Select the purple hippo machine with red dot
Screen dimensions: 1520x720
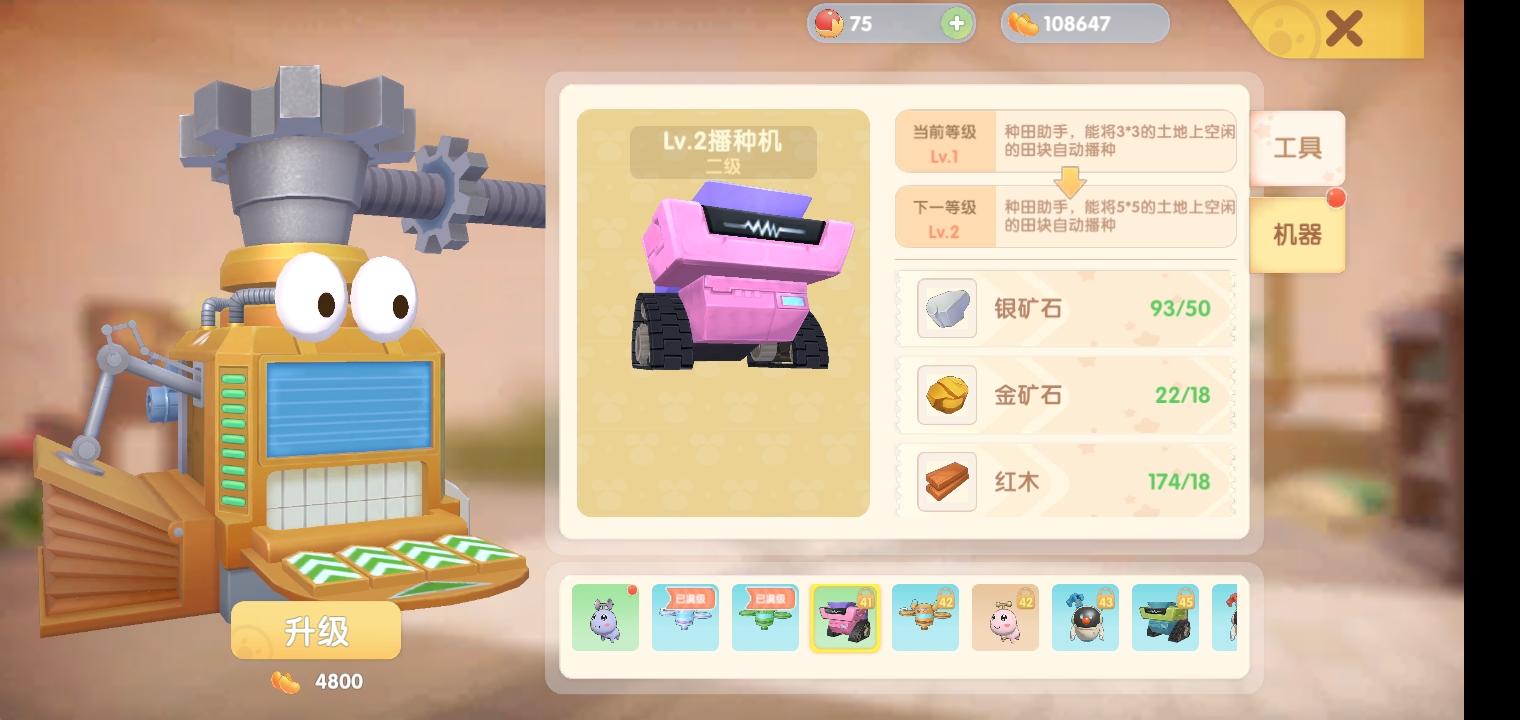coord(605,618)
